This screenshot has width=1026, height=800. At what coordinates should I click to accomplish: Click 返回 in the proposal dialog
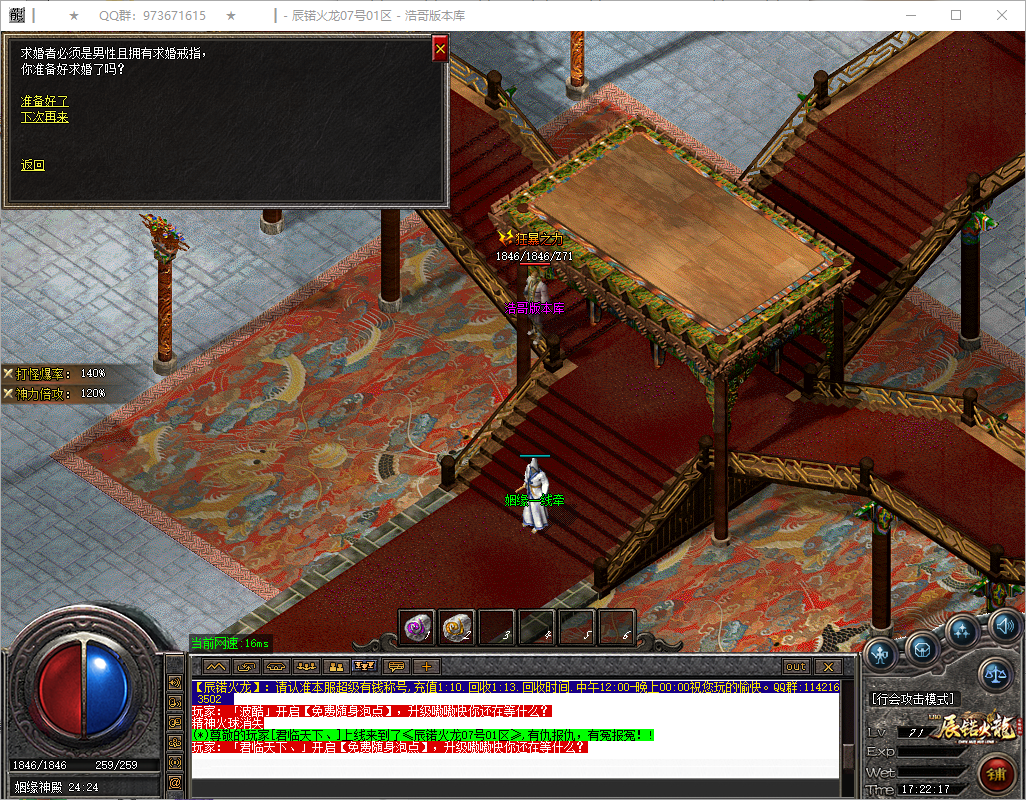click(33, 165)
